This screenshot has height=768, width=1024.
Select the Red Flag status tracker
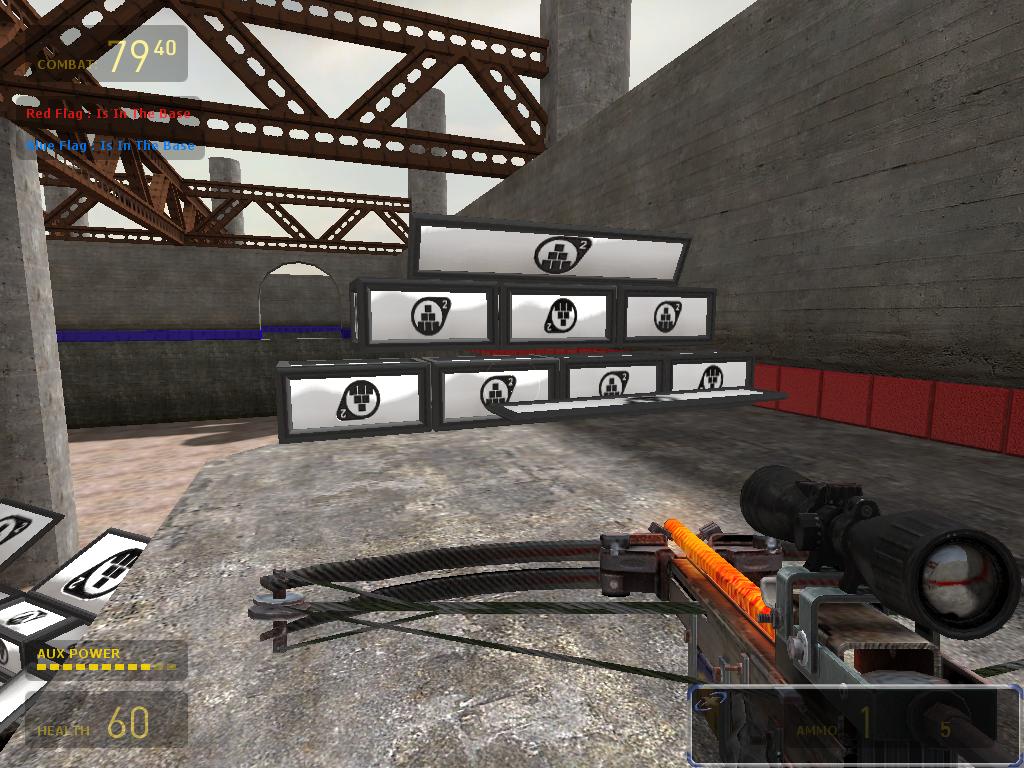[108, 114]
